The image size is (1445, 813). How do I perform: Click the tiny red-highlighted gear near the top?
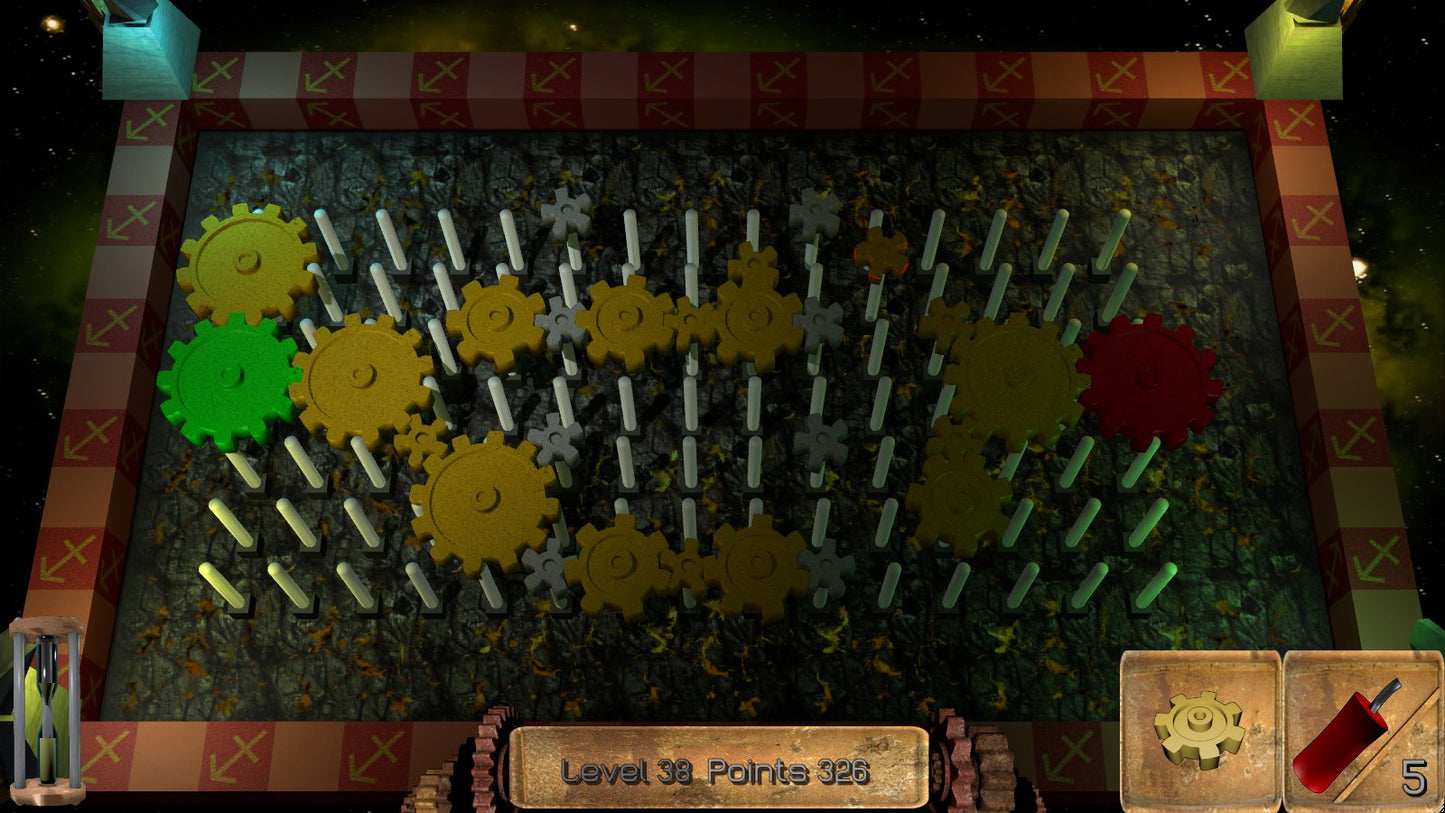pos(880,252)
